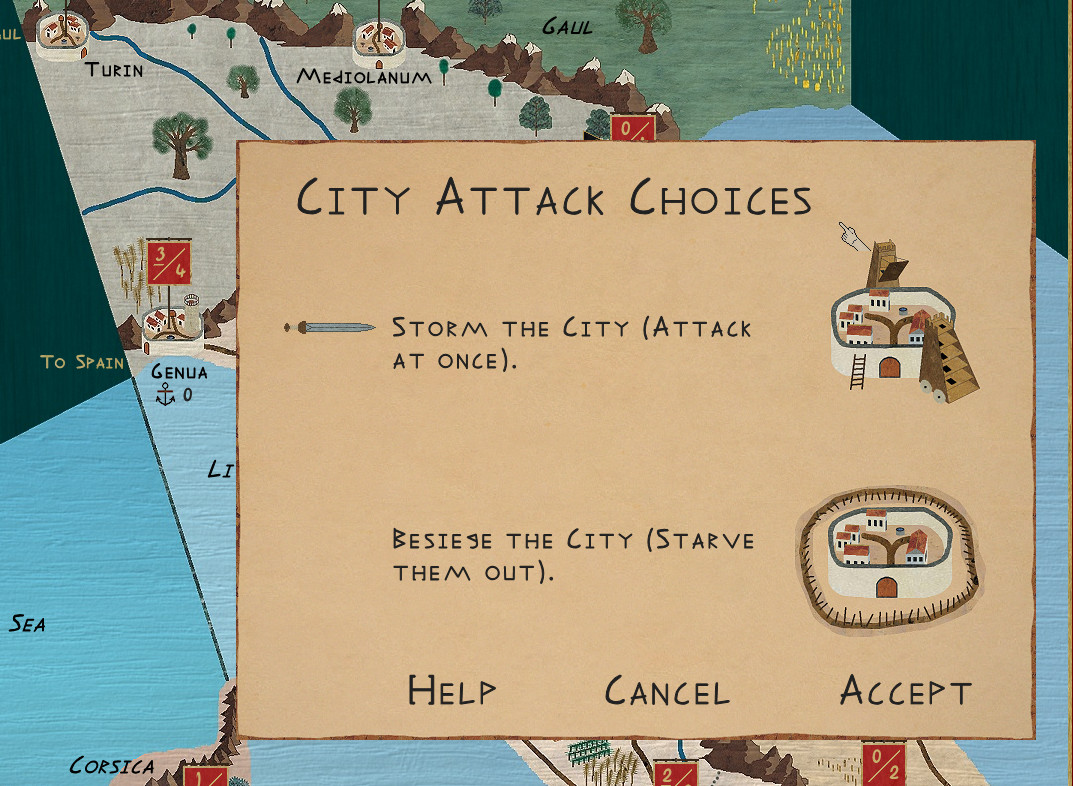This screenshot has width=1073, height=786.
Task: Choose the Storm the City option
Action: pos(571,342)
